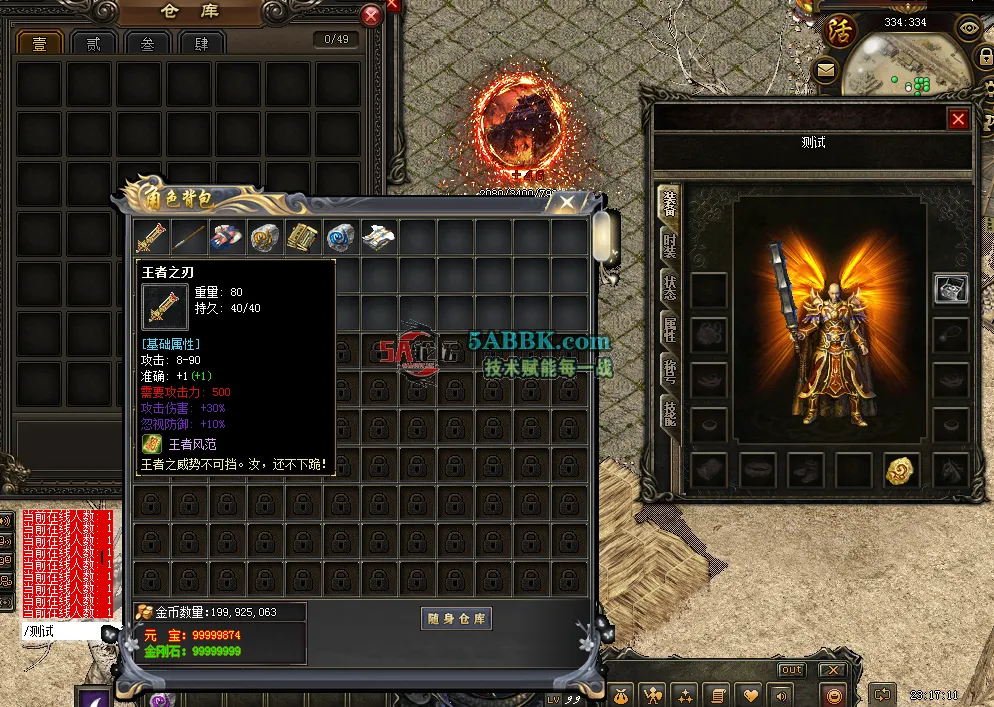Click the mail envelope icon
The width and height of the screenshot is (994, 707).
826,69
